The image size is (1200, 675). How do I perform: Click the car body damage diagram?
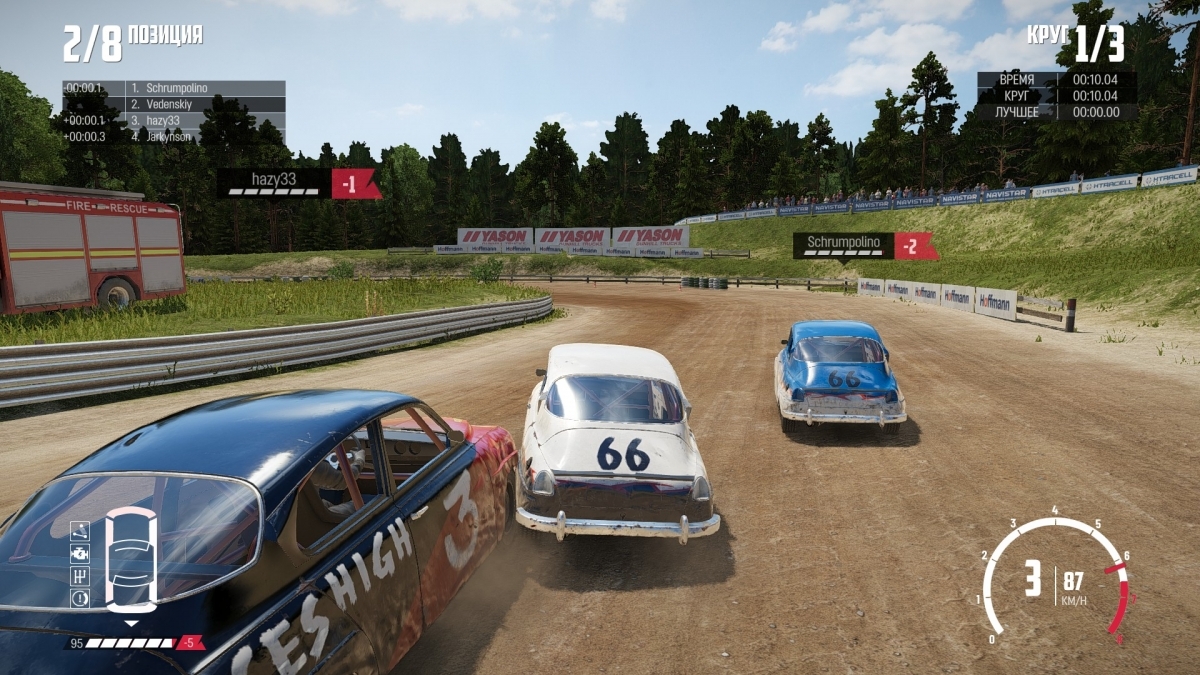point(131,559)
